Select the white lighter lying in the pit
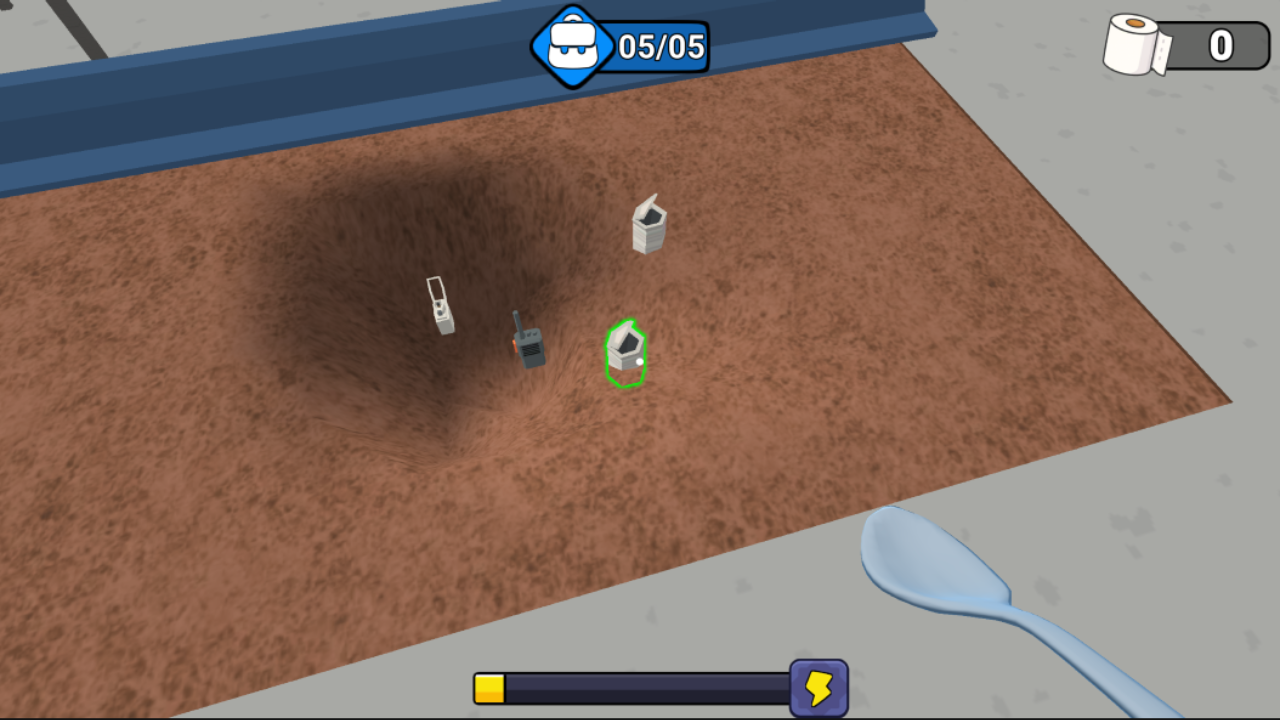Screen dimensions: 1280x720 (x=440, y=307)
